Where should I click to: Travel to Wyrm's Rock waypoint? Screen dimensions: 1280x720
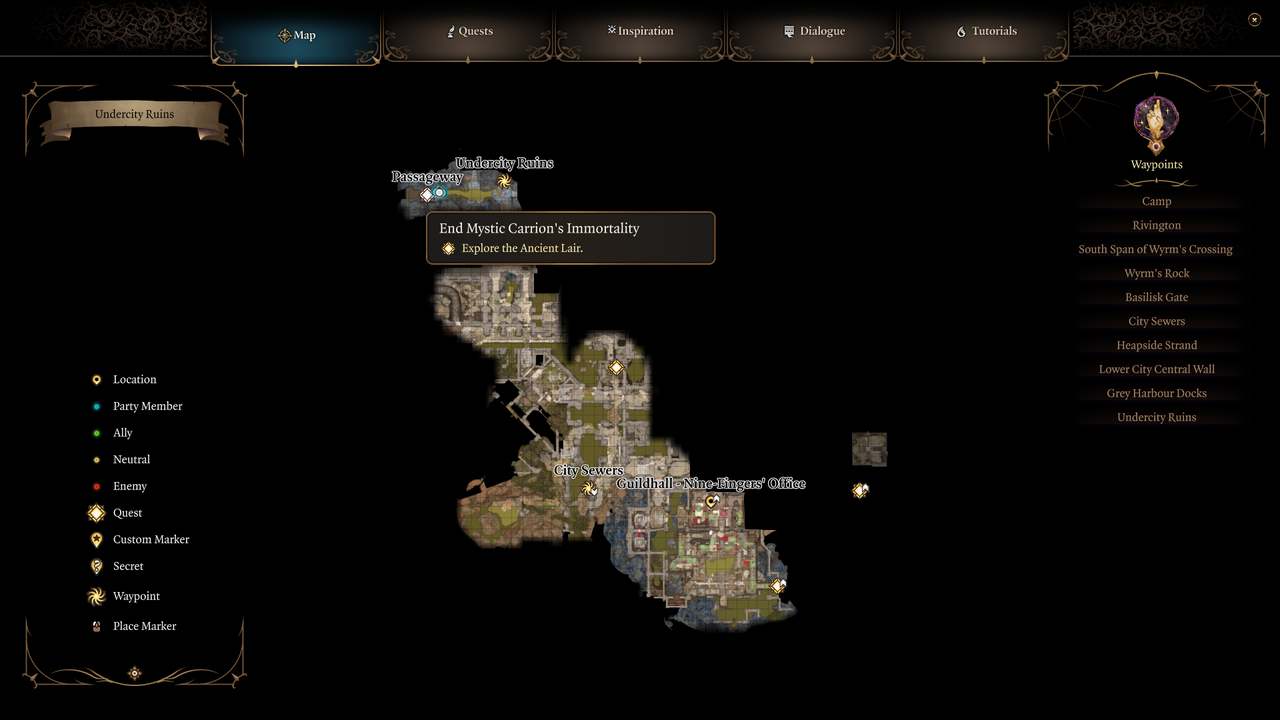point(1156,273)
